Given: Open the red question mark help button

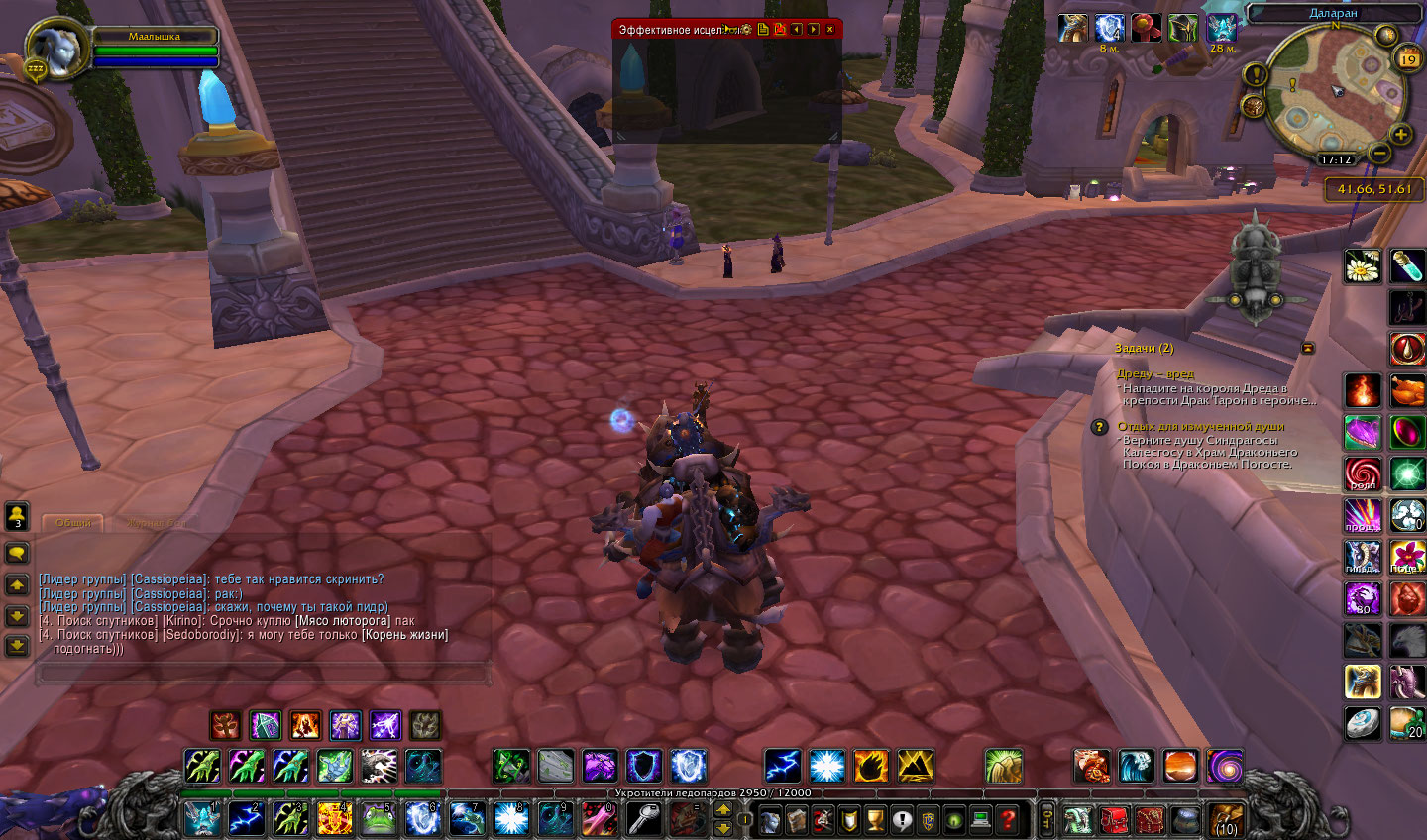Looking at the screenshot, I should [1008, 819].
